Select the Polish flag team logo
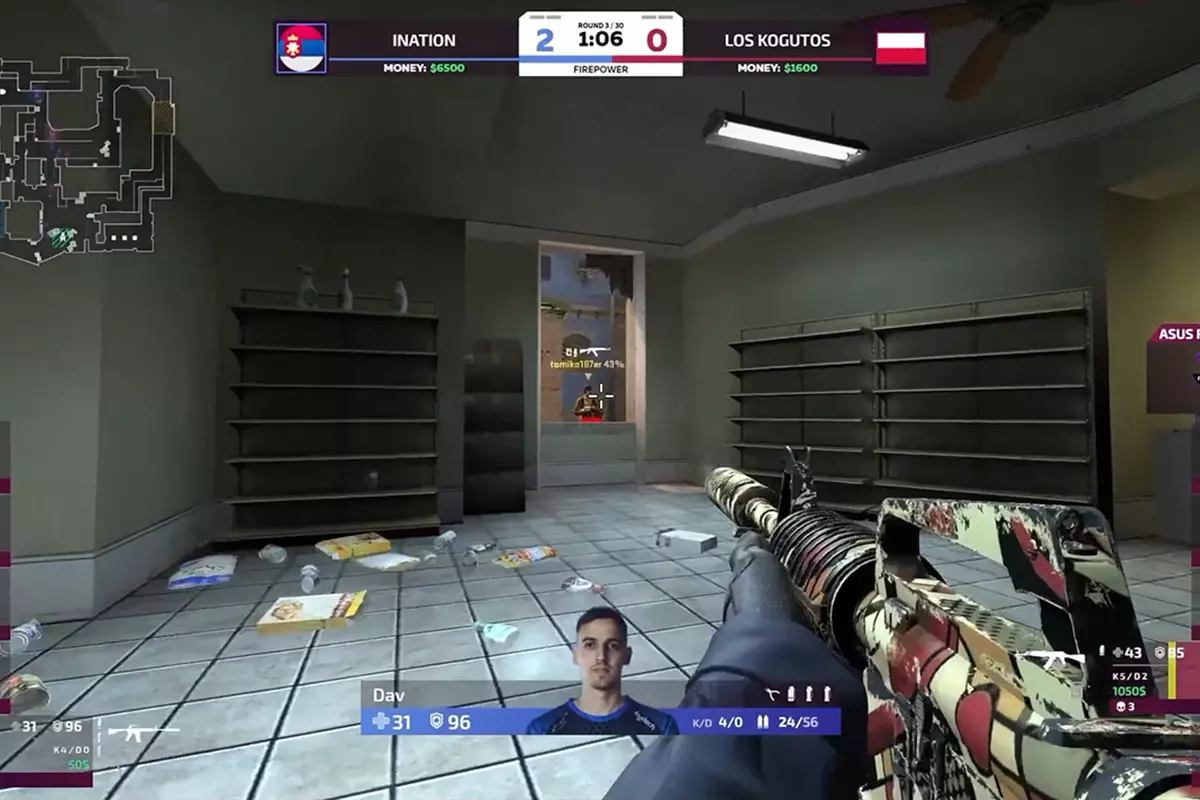Viewport: 1200px width, 800px height. pos(900,48)
